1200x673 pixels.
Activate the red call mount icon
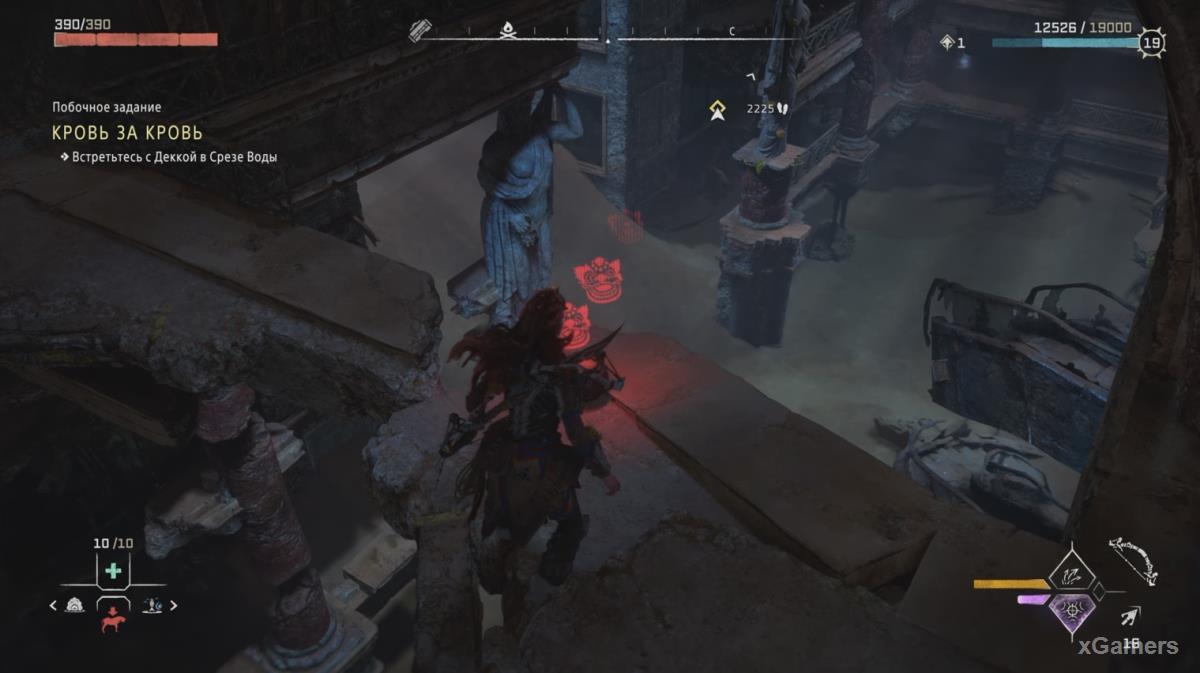[x=112, y=620]
